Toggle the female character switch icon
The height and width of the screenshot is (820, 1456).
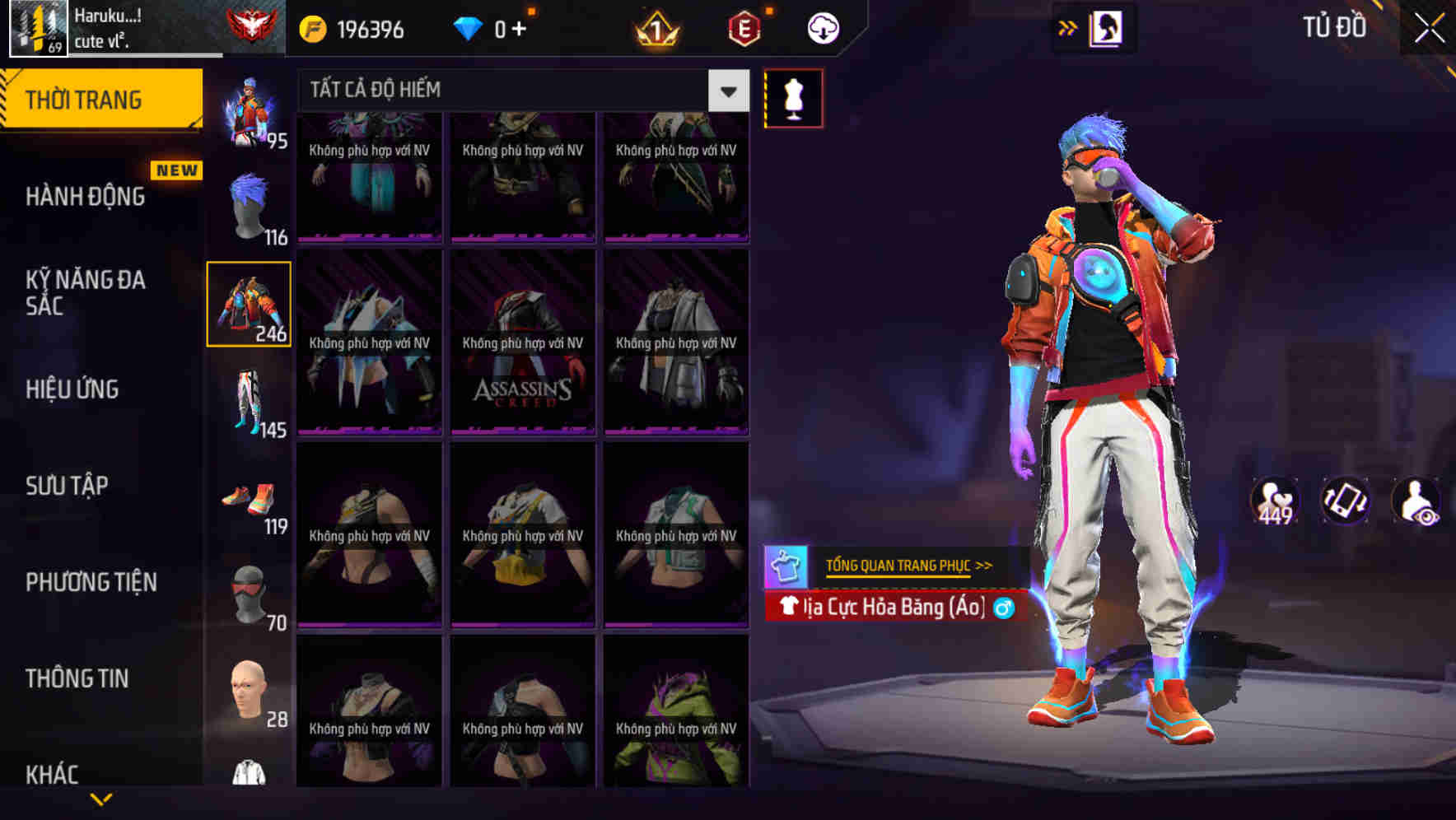(x=1105, y=27)
